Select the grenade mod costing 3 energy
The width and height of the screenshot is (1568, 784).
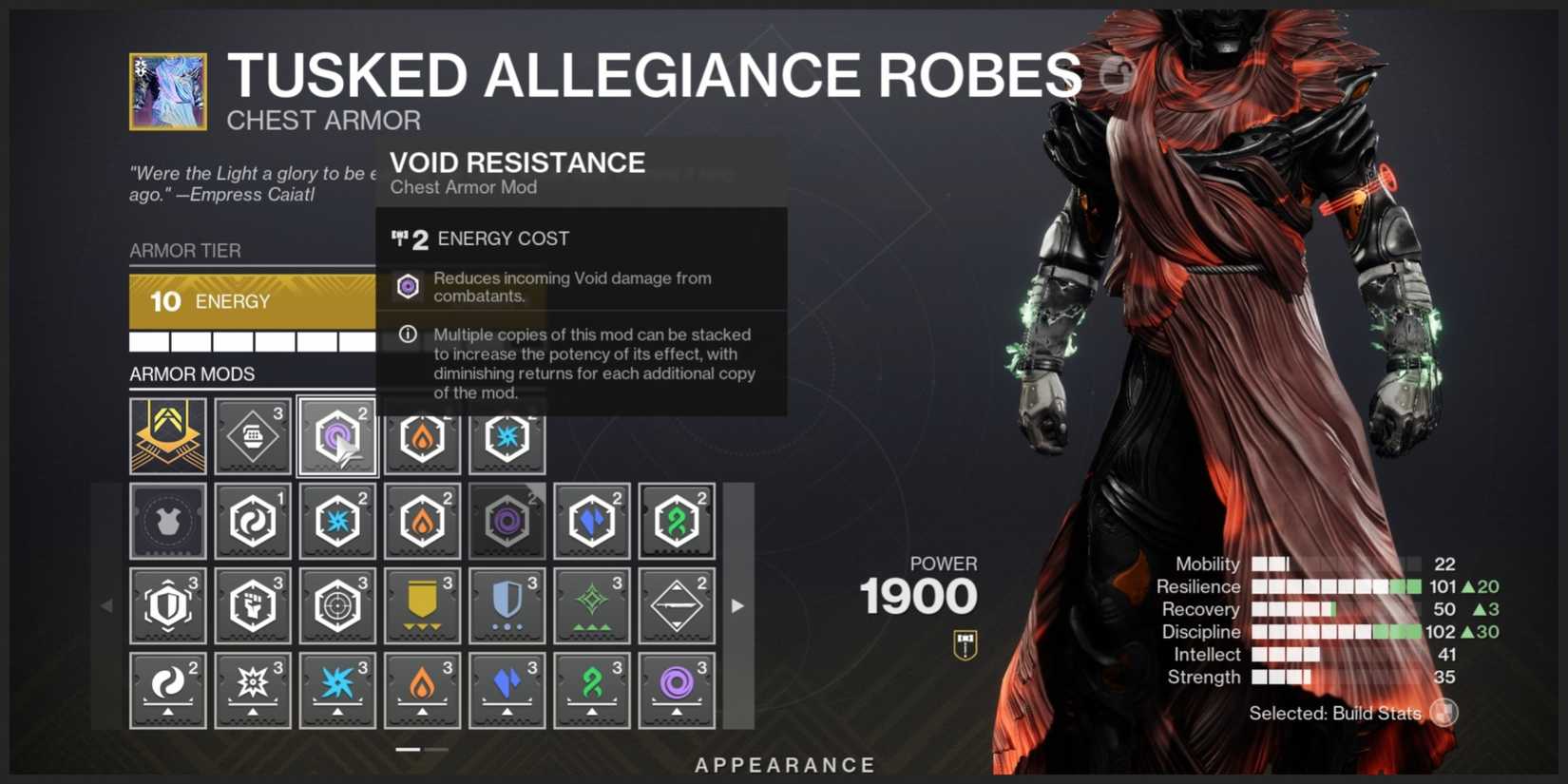point(252,437)
